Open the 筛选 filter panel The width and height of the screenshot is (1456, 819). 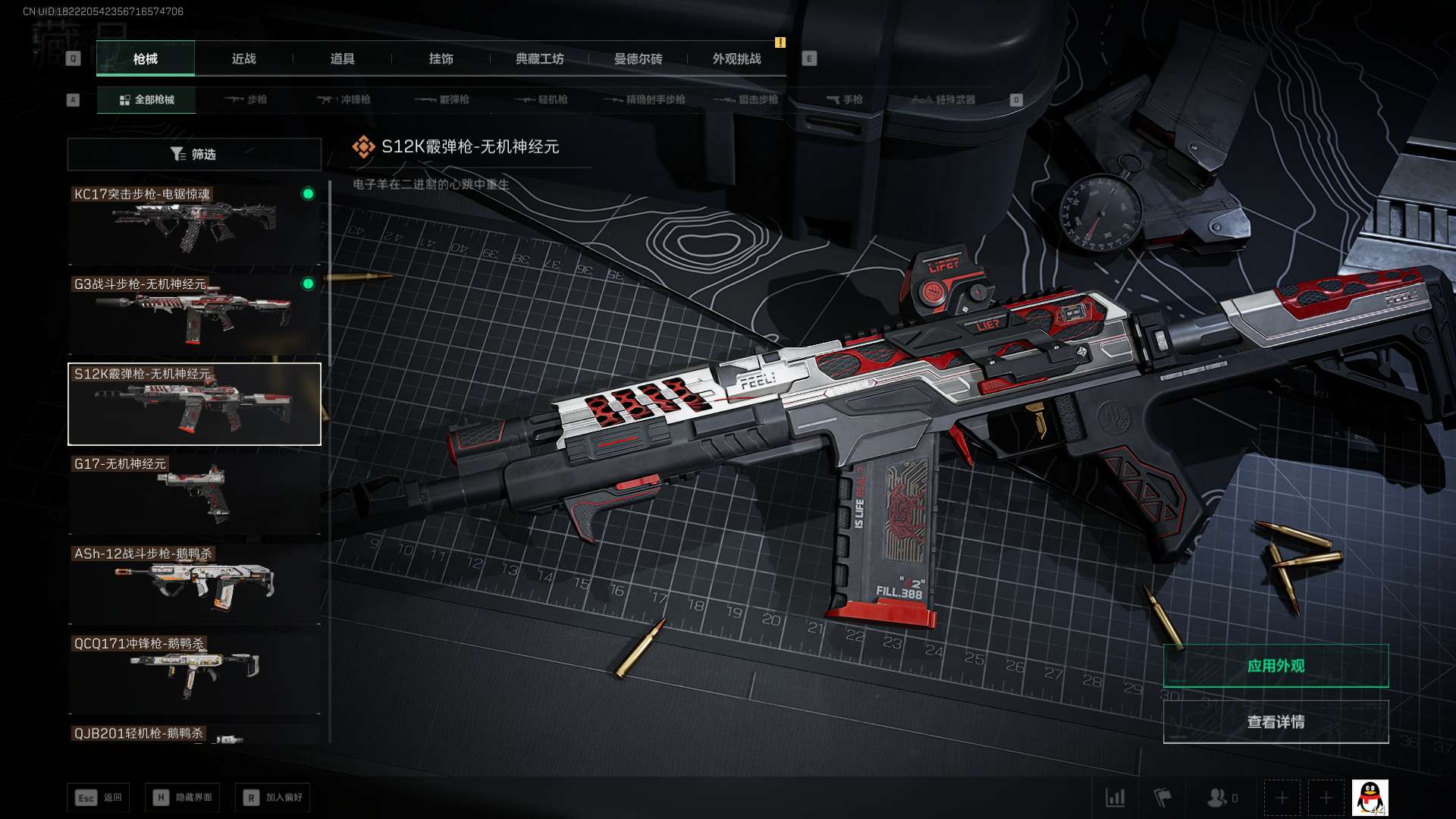[x=194, y=154]
